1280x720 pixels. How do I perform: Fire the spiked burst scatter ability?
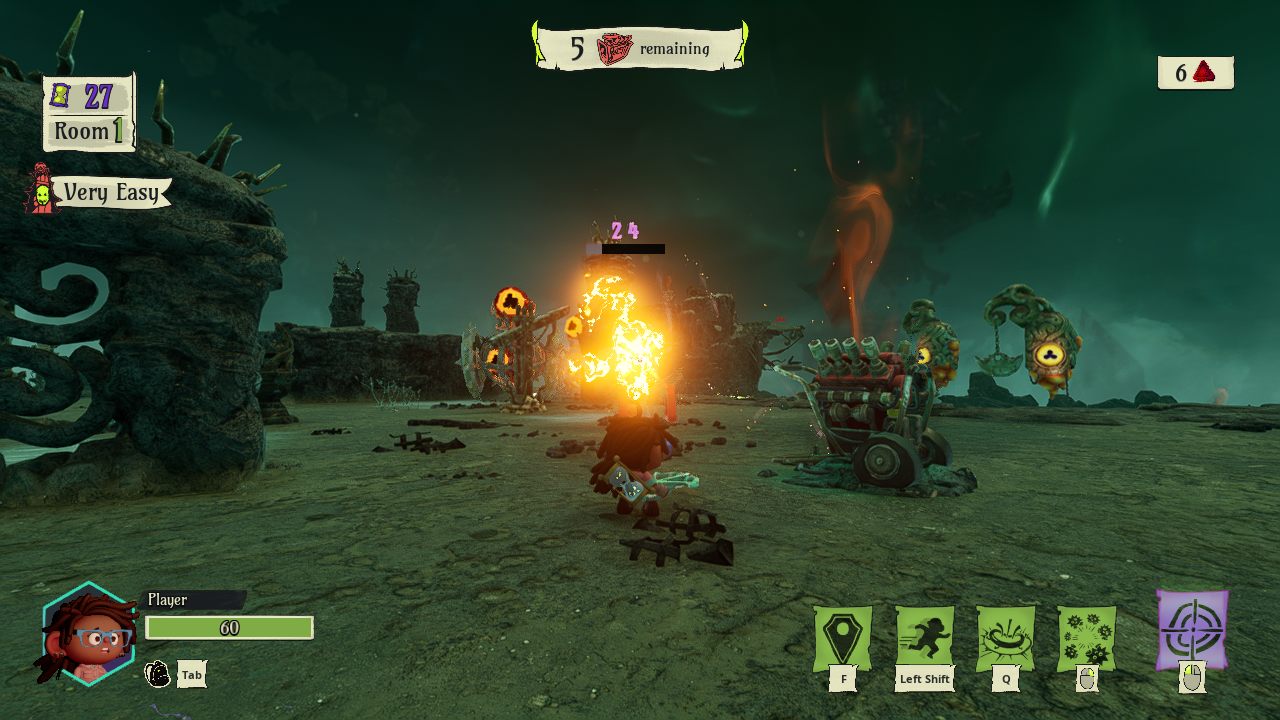tap(1087, 637)
